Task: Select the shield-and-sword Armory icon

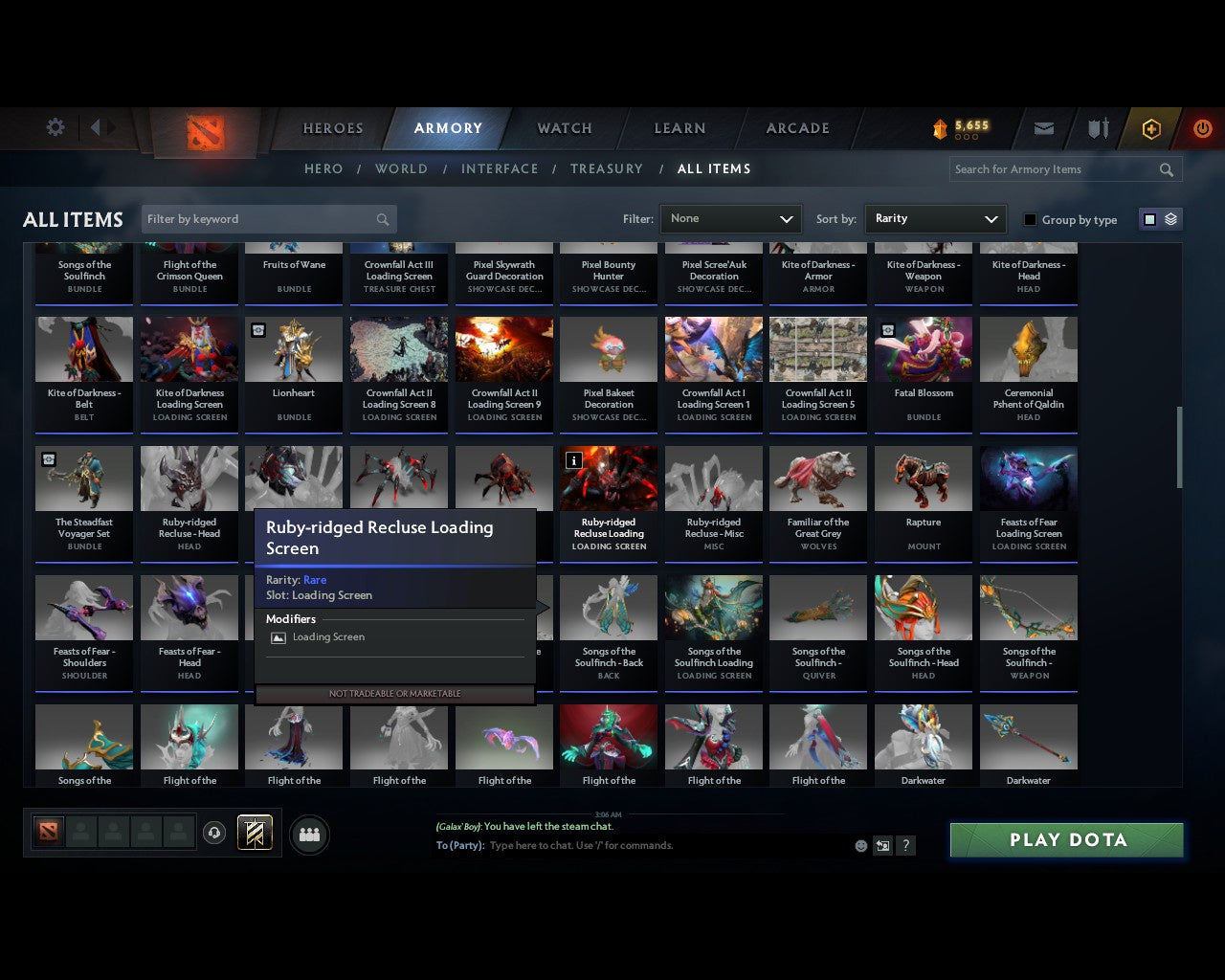Action: [x=1097, y=128]
